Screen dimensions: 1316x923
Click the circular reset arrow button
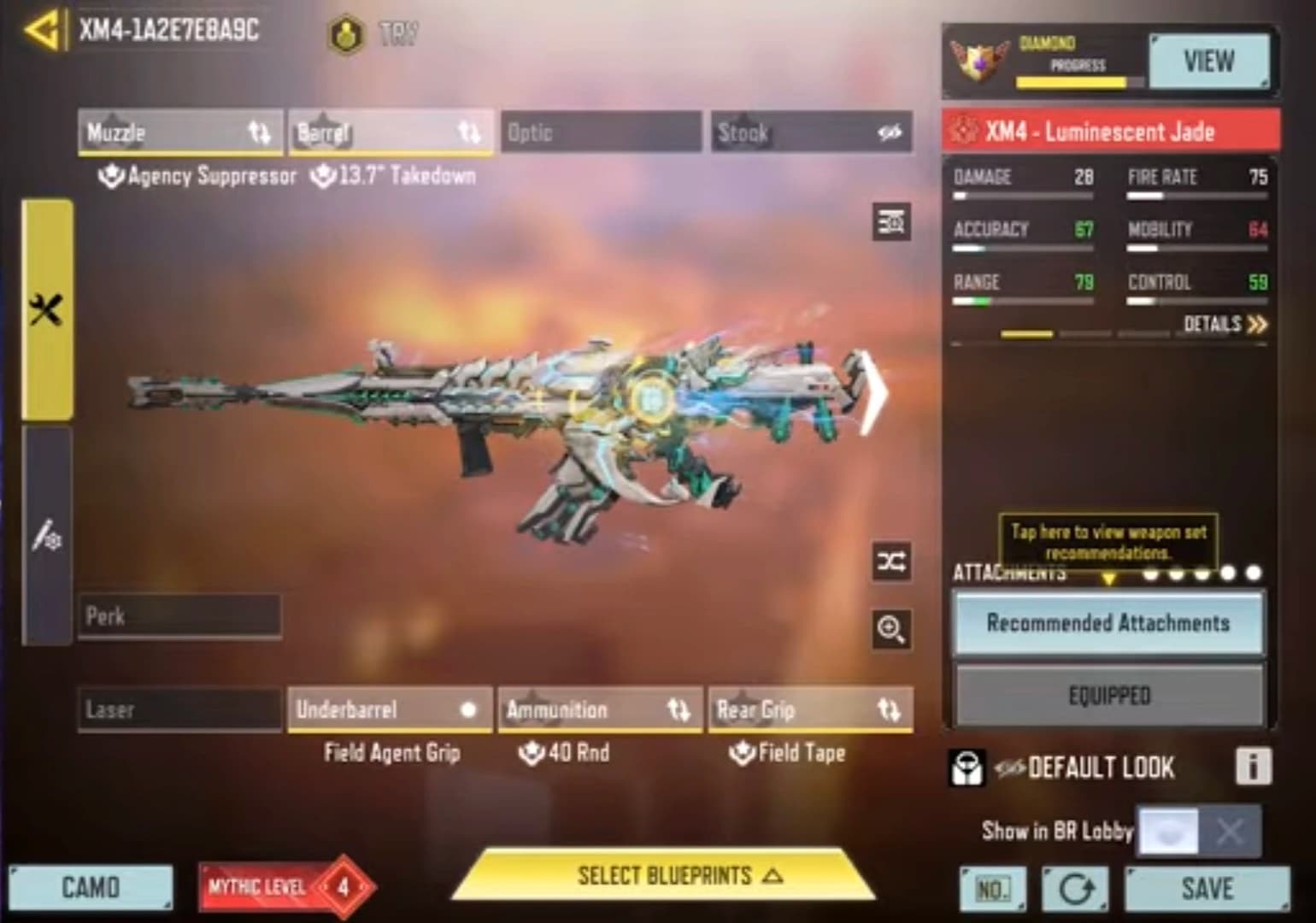point(1075,890)
